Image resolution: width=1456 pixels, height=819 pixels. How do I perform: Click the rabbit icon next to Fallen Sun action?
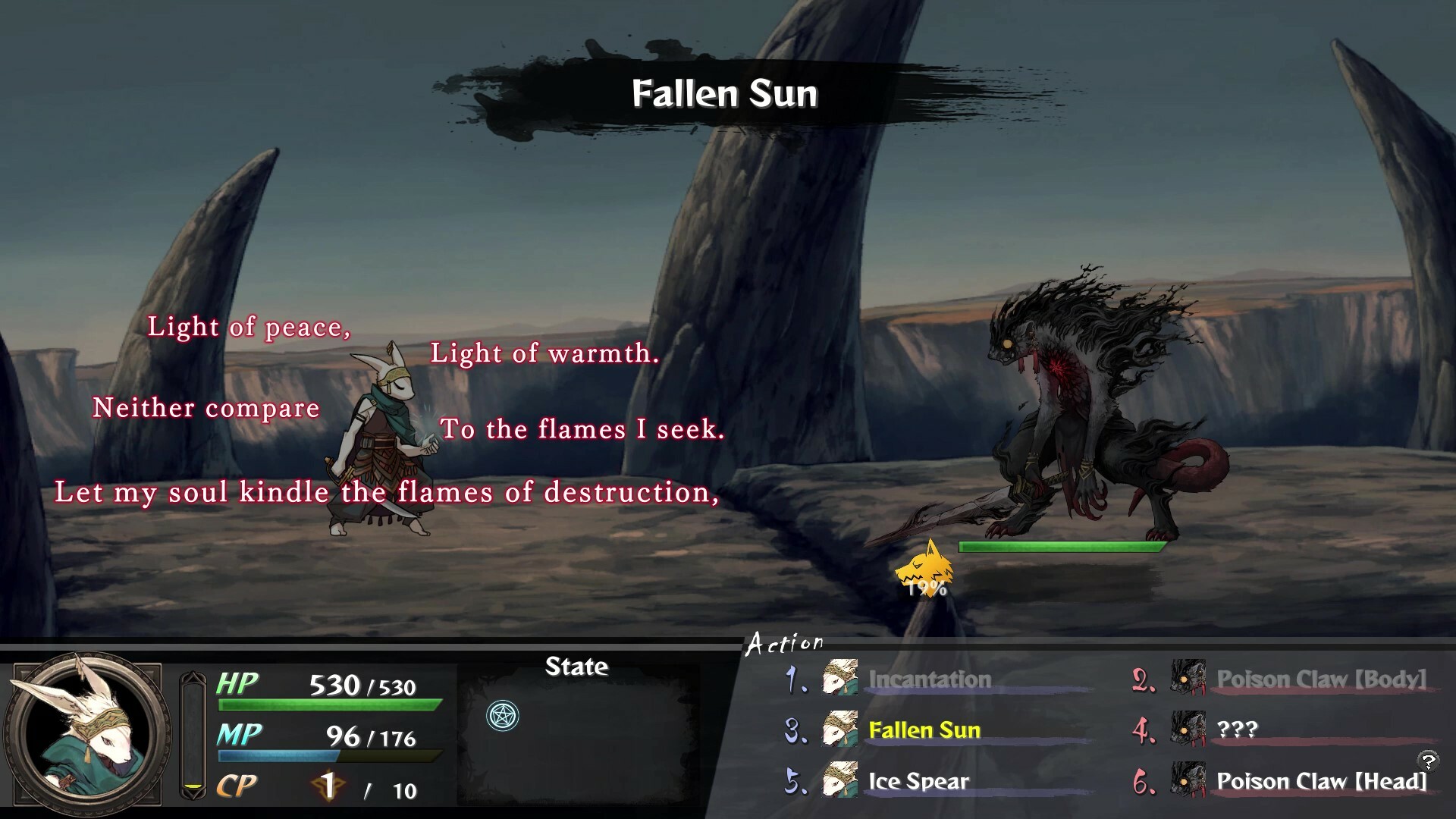coord(842,730)
